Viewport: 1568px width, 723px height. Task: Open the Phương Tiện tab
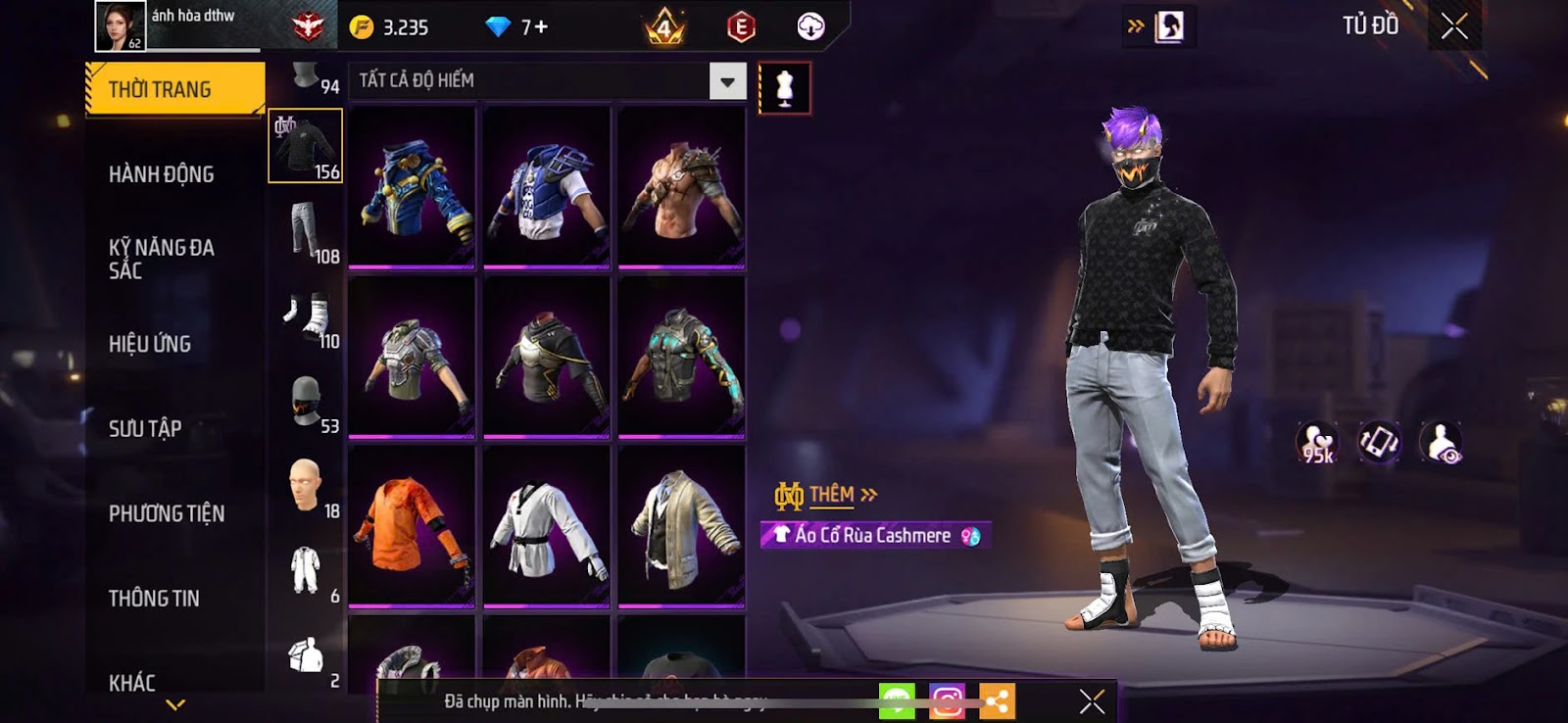(167, 513)
